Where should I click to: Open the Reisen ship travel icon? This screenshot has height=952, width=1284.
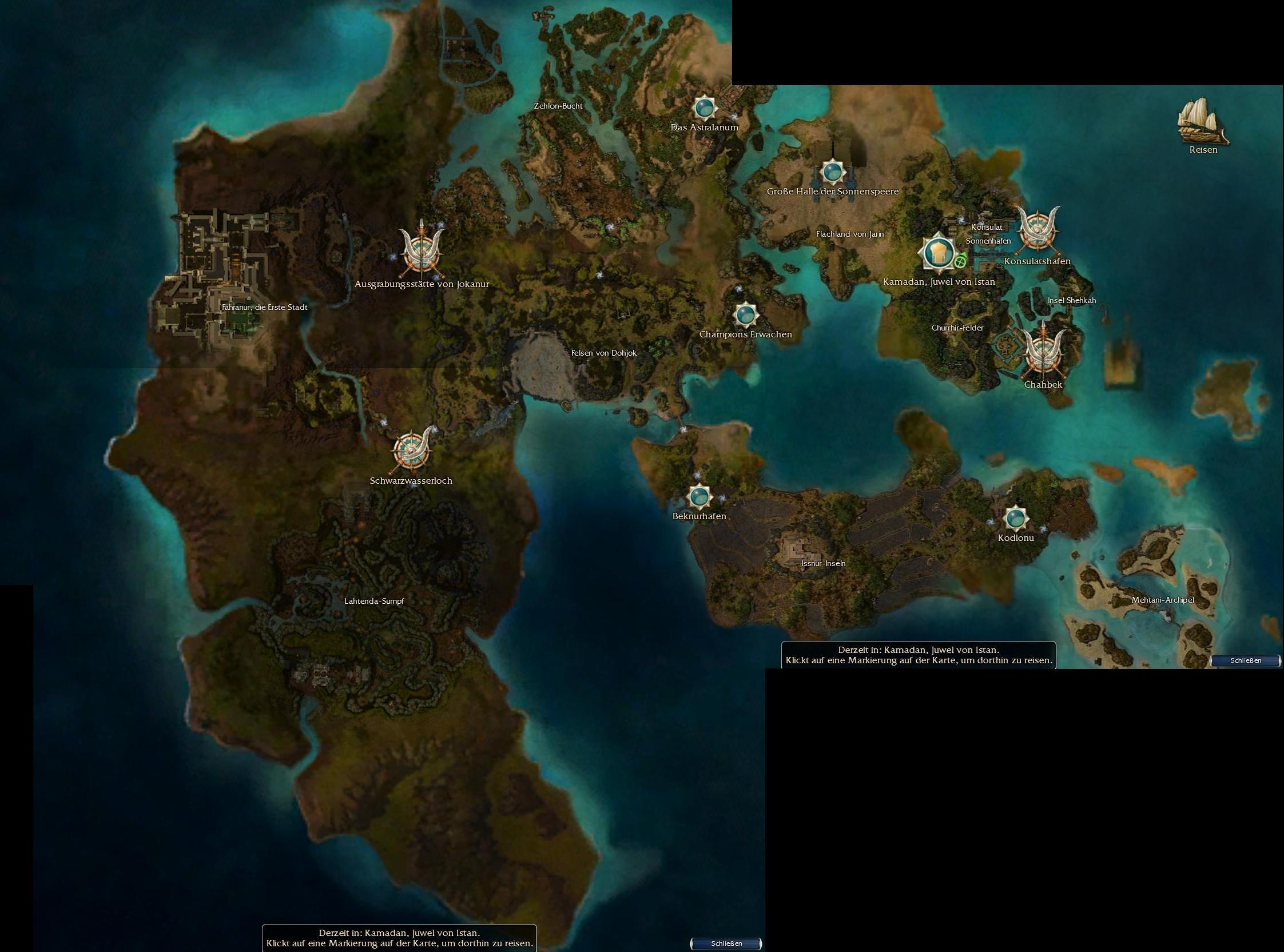tap(1203, 122)
